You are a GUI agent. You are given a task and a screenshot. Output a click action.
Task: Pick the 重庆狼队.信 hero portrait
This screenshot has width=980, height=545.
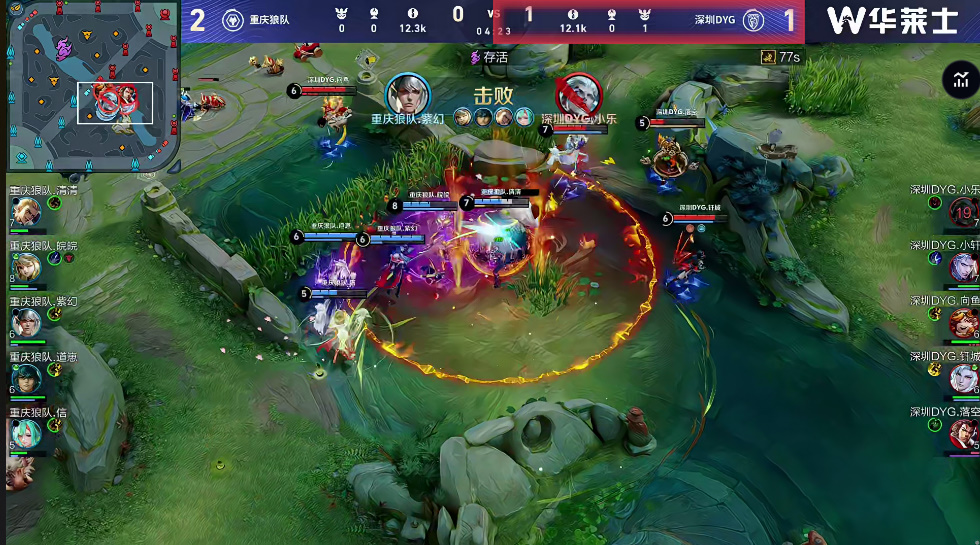point(25,432)
